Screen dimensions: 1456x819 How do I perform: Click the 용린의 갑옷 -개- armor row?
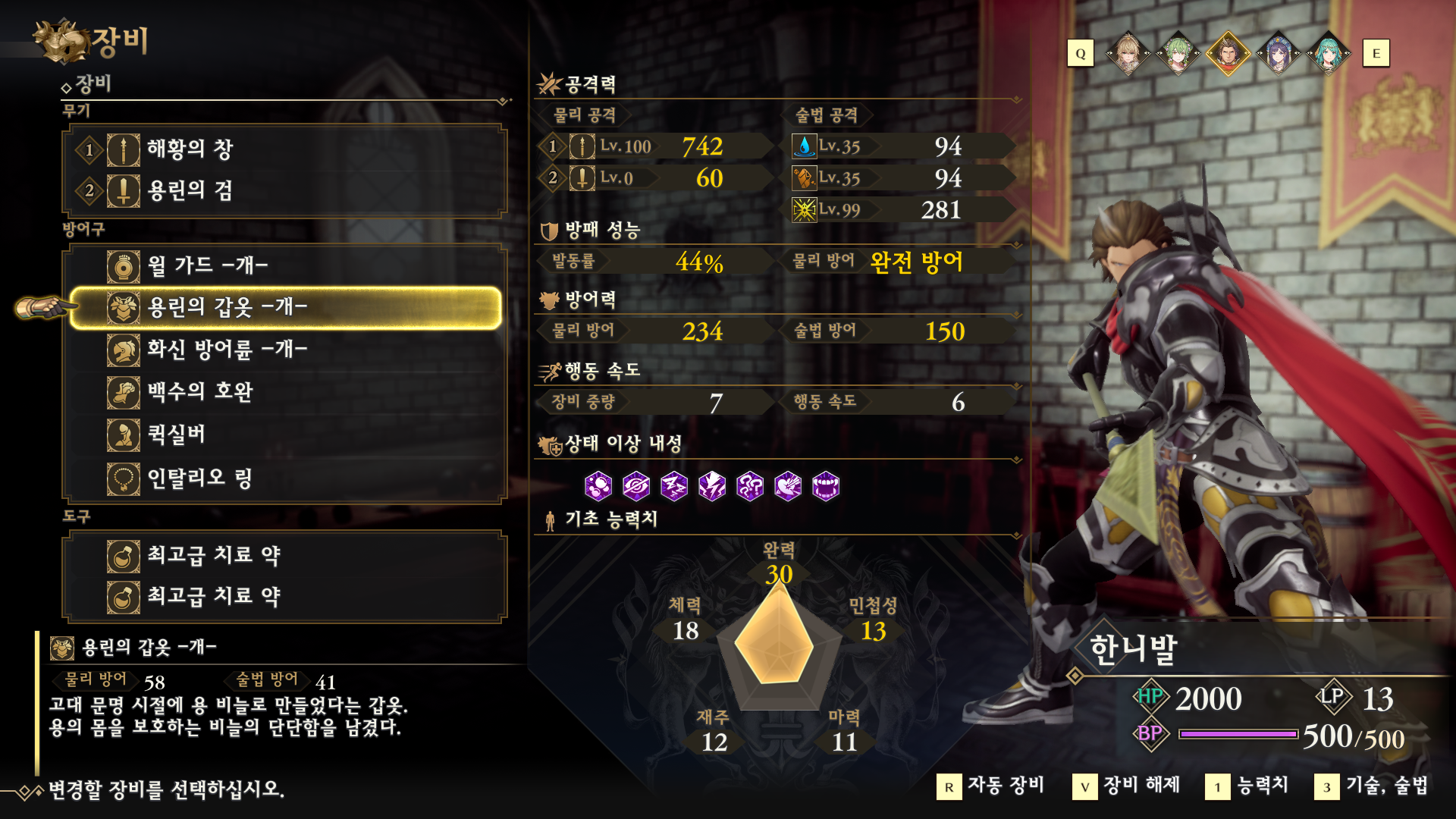[x=284, y=307]
